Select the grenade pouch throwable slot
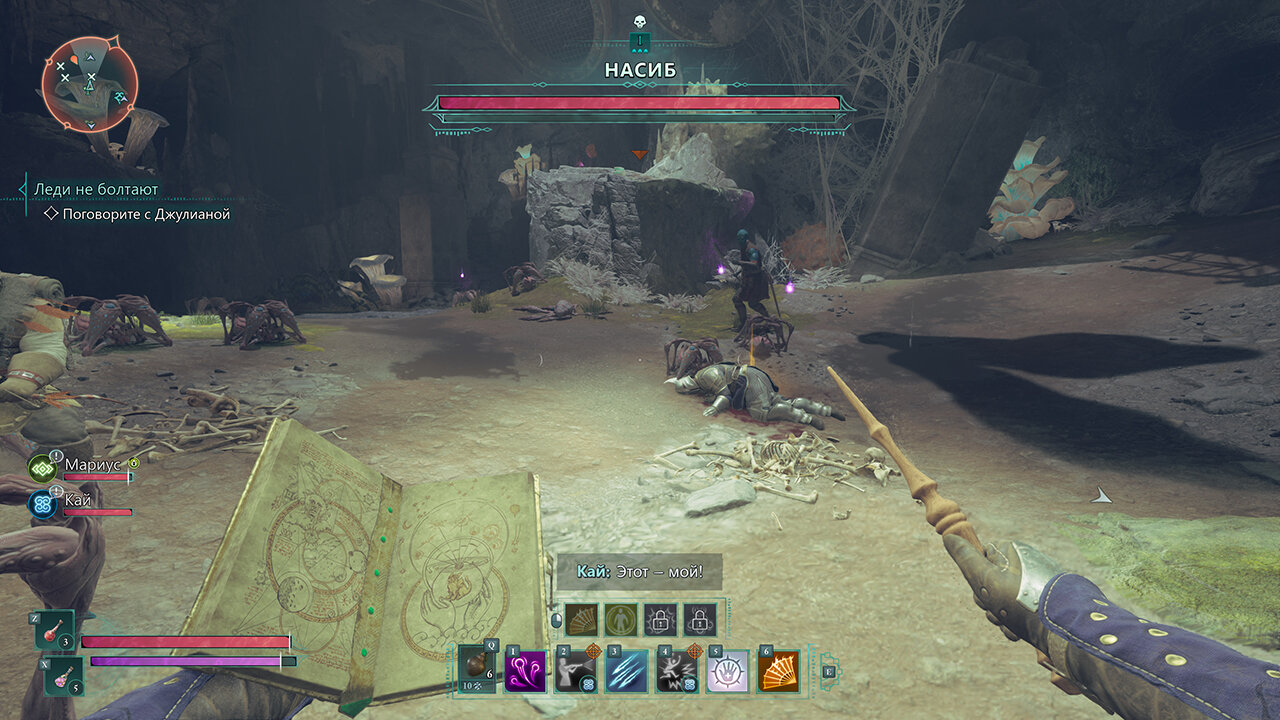Image resolution: width=1280 pixels, height=720 pixels. pos(478,668)
